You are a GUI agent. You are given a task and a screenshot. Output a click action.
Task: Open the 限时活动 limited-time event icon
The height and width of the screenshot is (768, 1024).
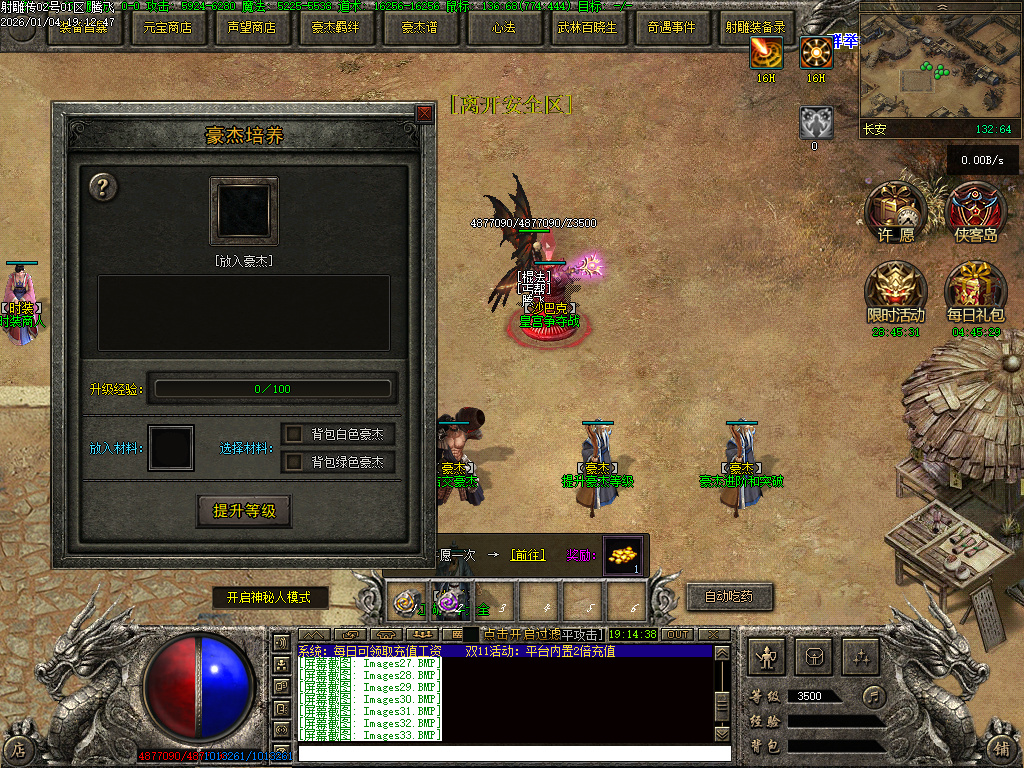pyautogui.click(x=895, y=291)
